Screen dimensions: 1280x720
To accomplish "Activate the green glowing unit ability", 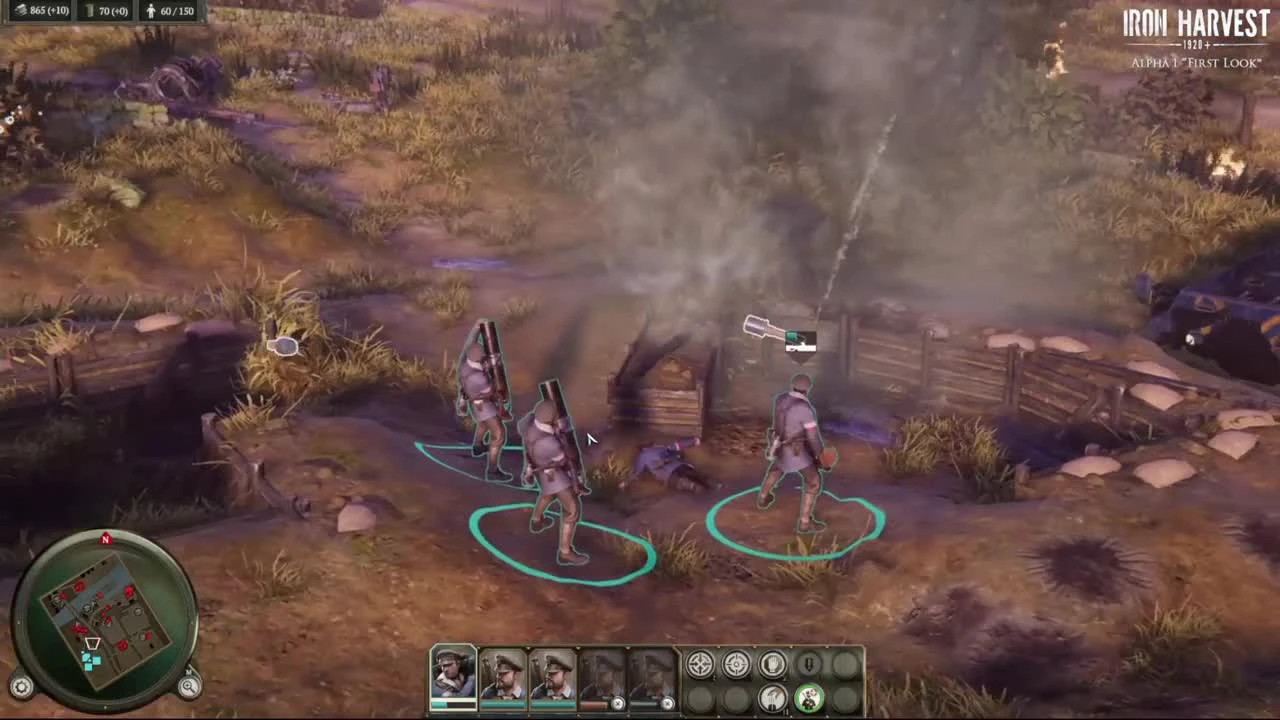I will tap(809, 698).
